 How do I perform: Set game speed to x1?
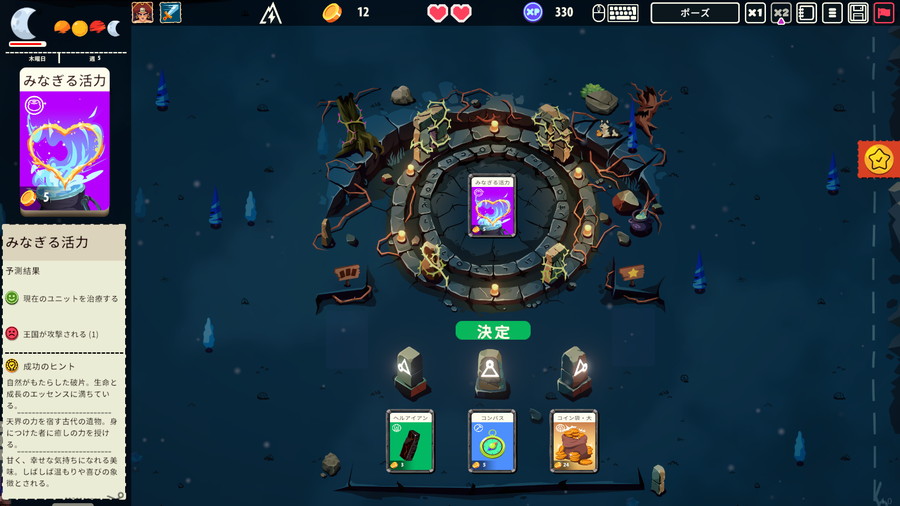756,13
